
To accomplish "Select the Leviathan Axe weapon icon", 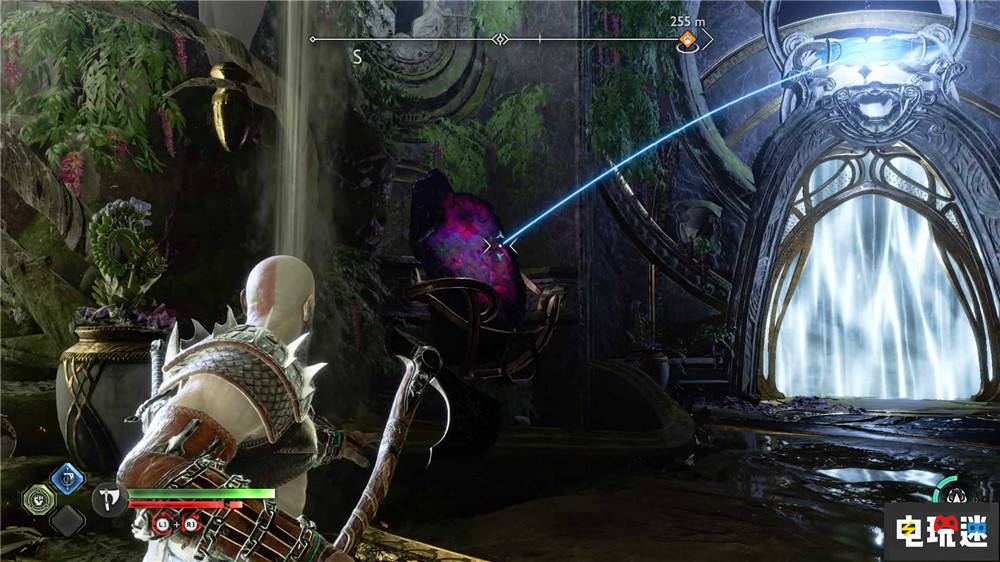I will 107,498.
